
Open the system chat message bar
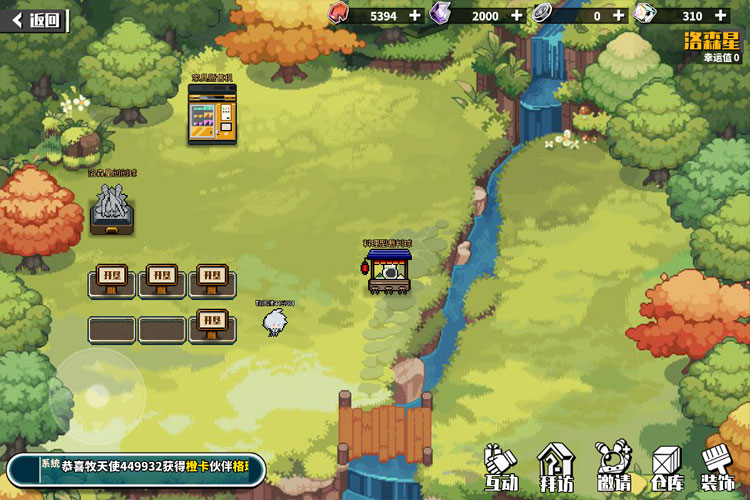(137, 469)
